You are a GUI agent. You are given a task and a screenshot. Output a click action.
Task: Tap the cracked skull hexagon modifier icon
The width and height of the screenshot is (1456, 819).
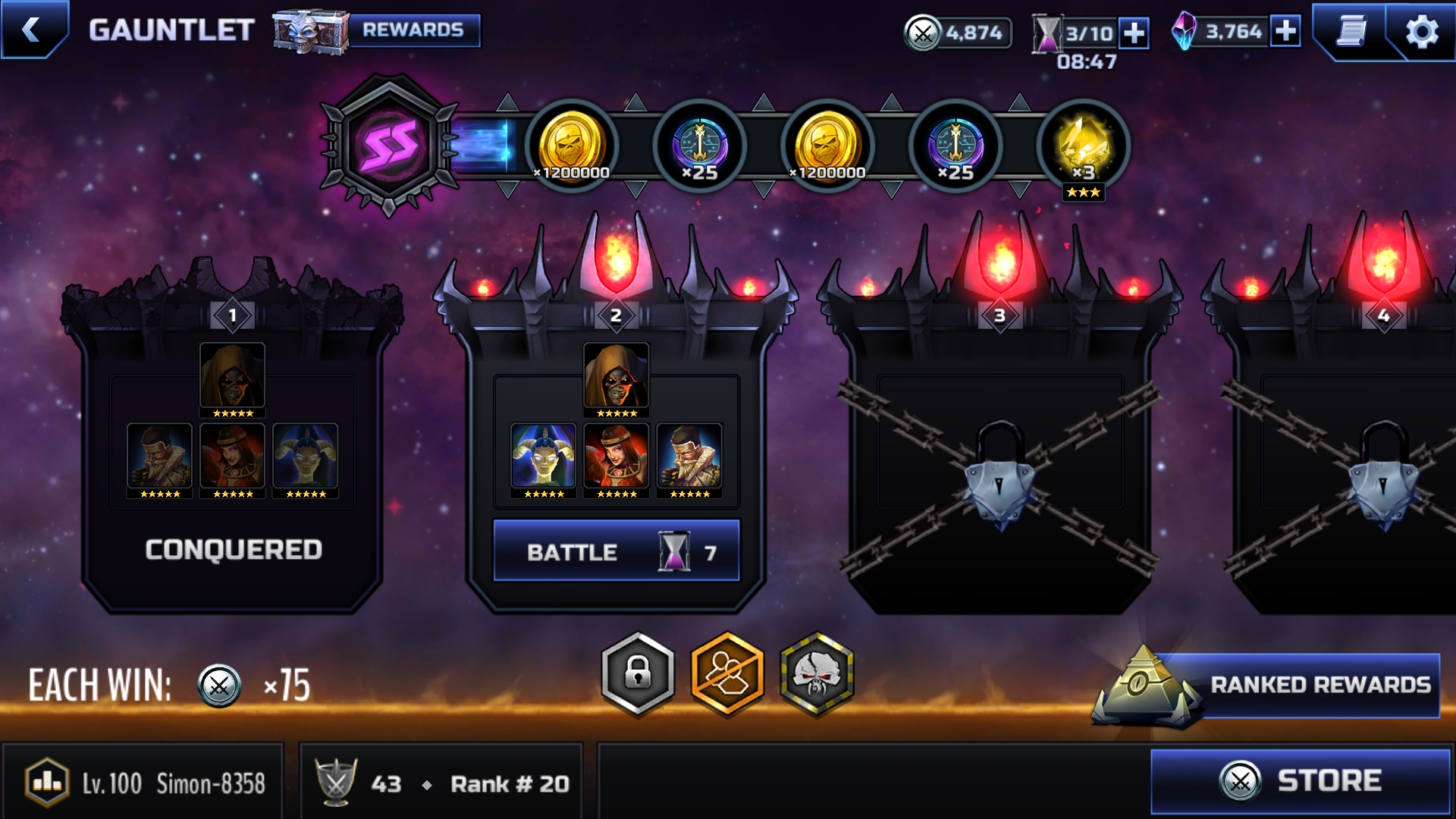point(817,673)
